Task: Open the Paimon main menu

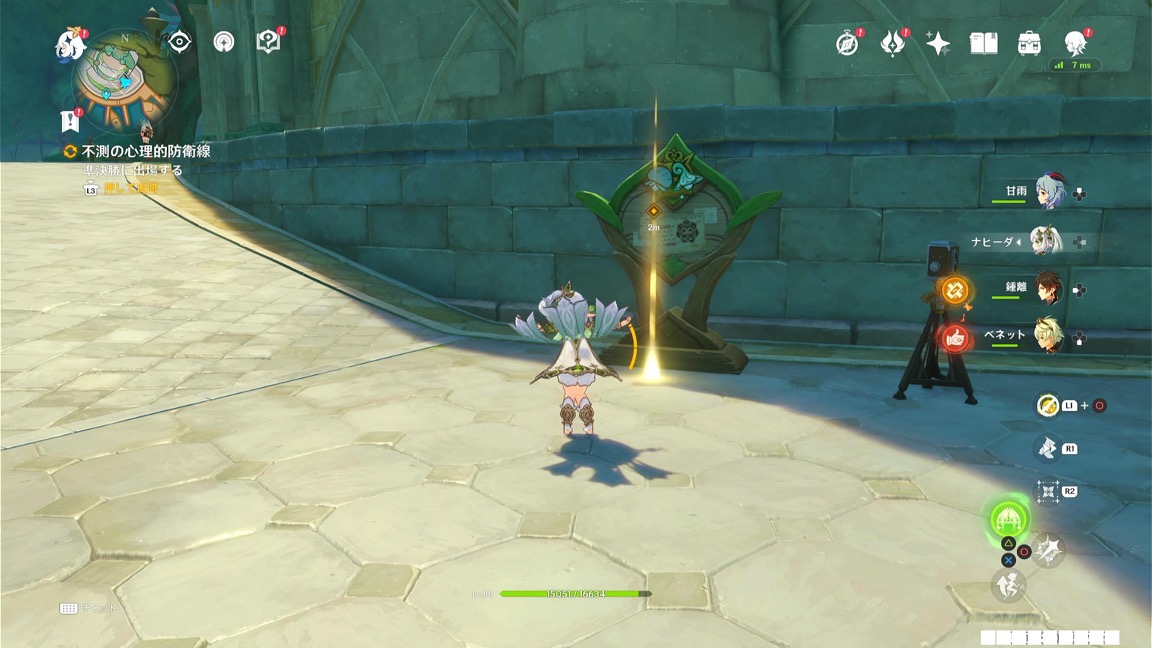Action: (x=70, y=43)
